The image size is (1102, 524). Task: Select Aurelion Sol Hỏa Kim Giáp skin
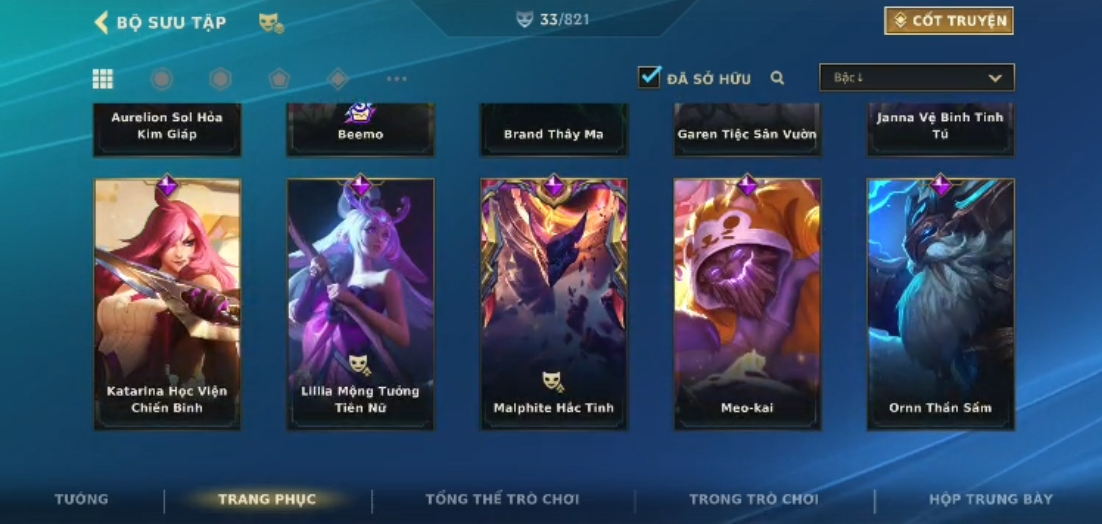(167, 128)
